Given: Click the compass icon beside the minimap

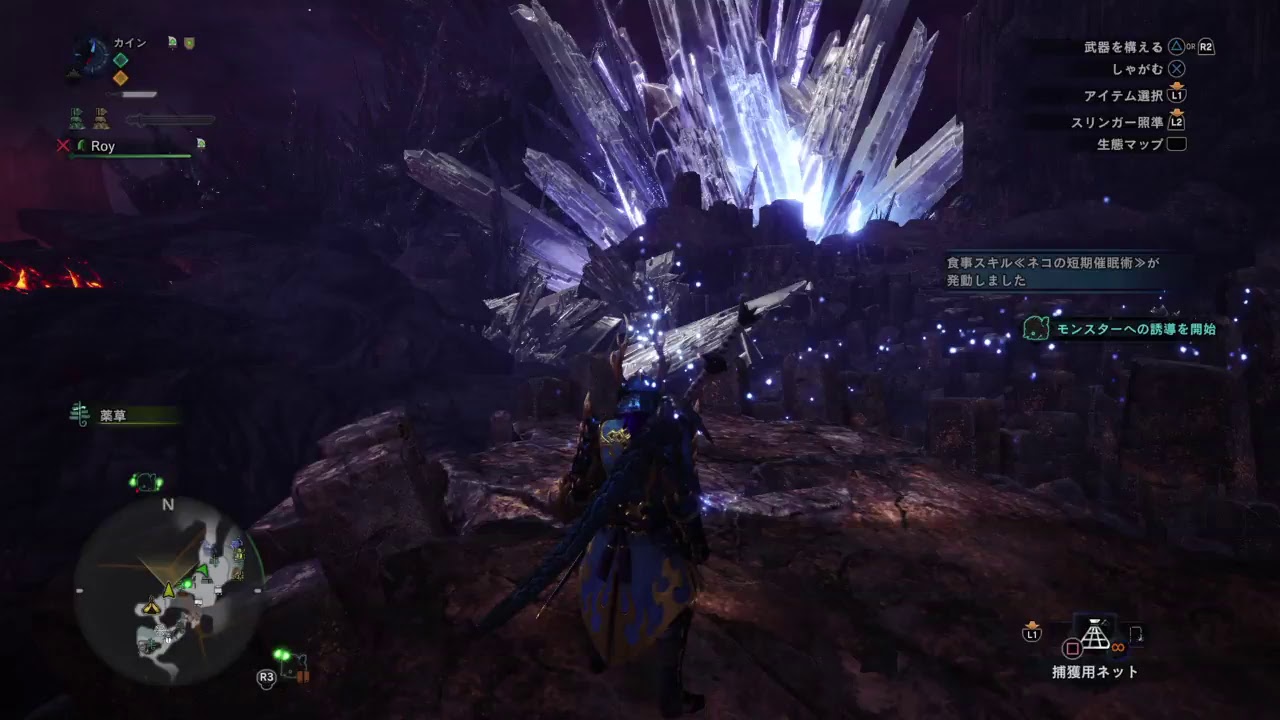Looking at the screenshot, I should click(90, 53).
